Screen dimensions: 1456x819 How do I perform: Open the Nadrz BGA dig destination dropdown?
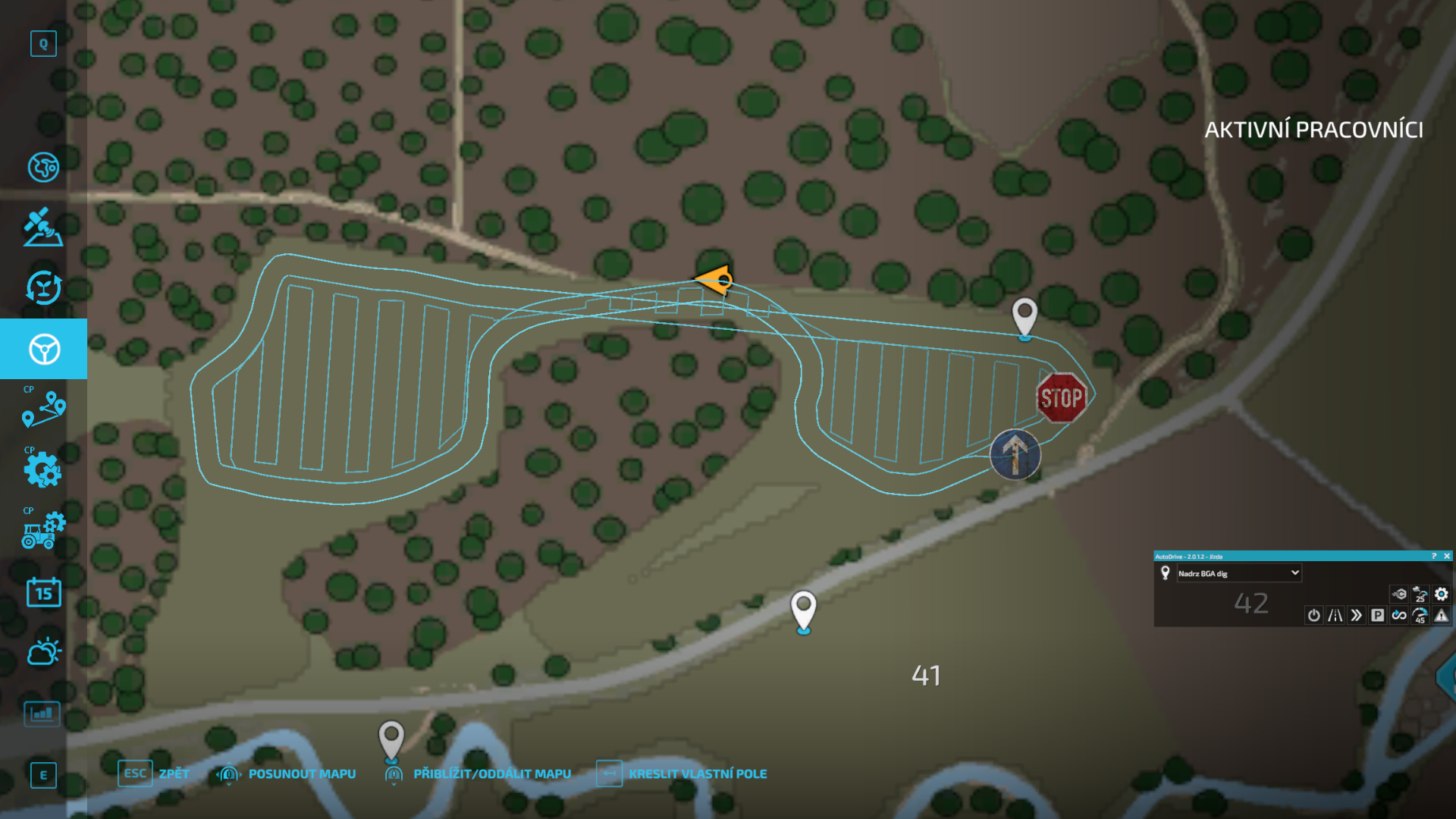[x=1239, y=573]
